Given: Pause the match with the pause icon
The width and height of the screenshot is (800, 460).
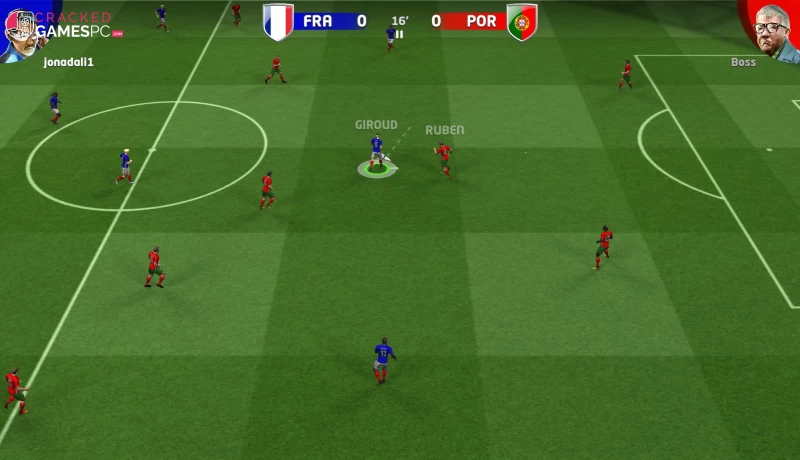Looking at the screenshot, I should (x=400, y=34).
